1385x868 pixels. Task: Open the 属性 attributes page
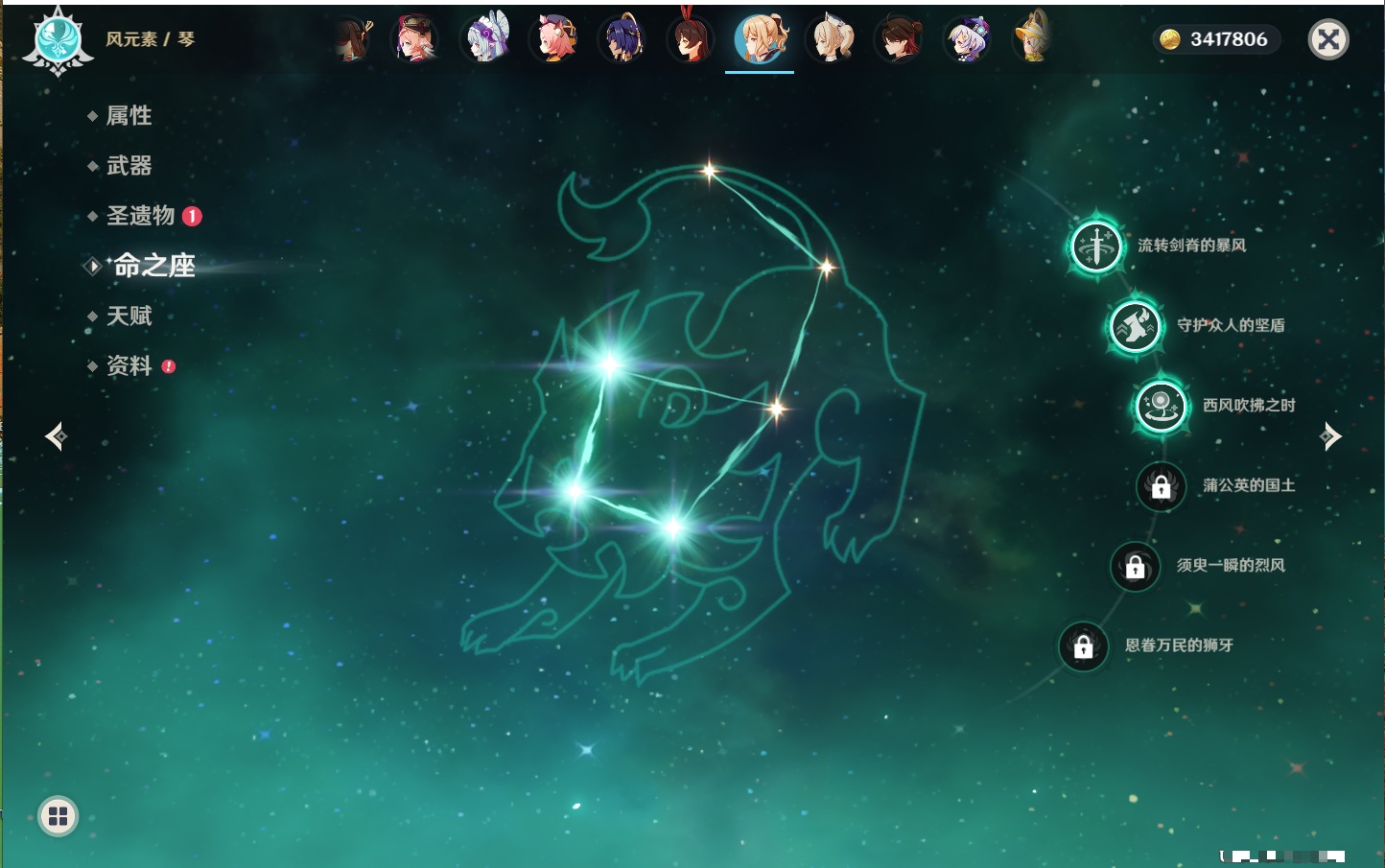129,116
